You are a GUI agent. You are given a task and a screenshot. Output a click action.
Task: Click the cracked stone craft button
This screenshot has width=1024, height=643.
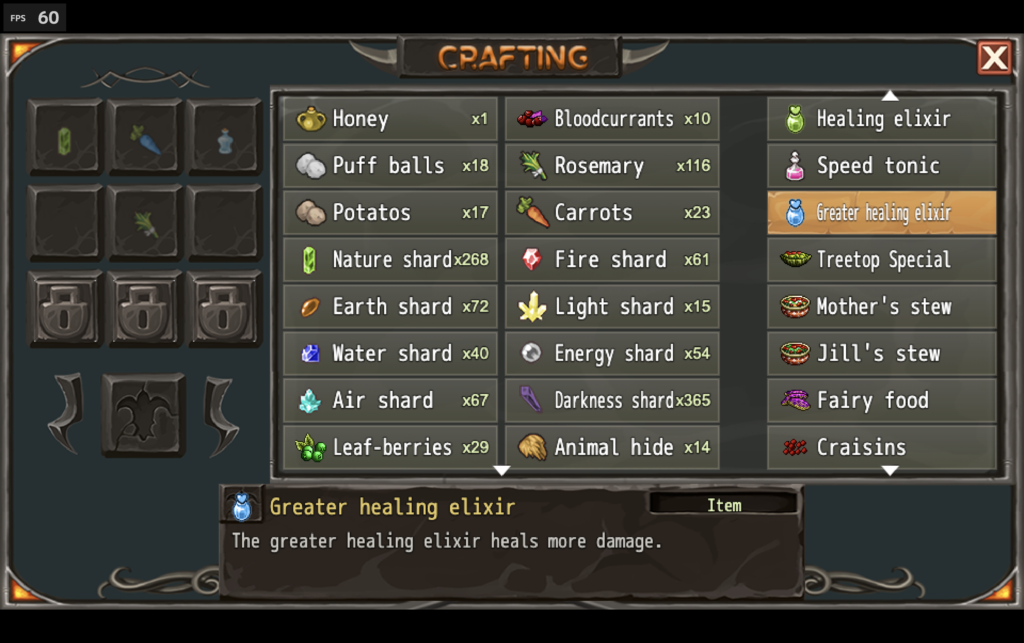click(143, 414)
